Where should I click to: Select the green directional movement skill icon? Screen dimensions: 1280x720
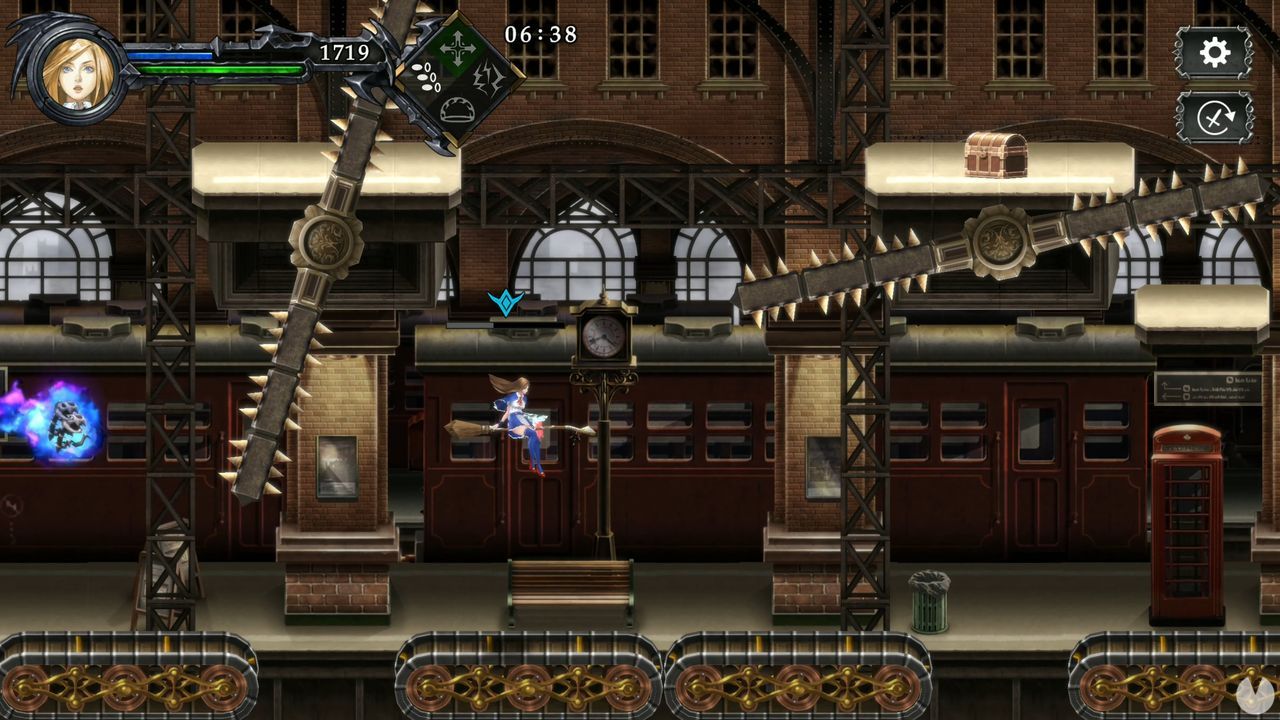pos(457,45)
